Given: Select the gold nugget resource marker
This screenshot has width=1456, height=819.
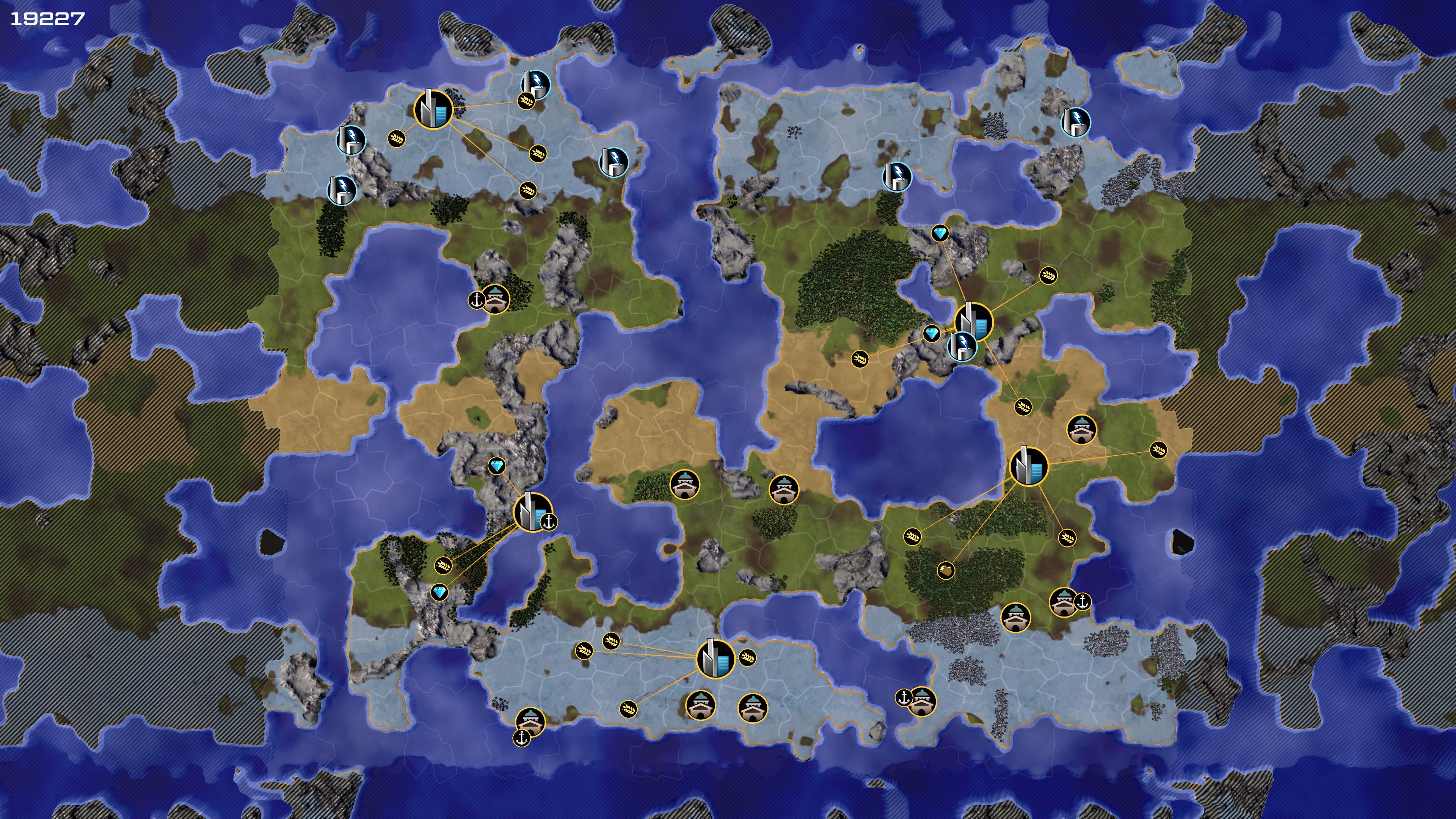Looking at the screenshot, I should (x=946, y=570).
